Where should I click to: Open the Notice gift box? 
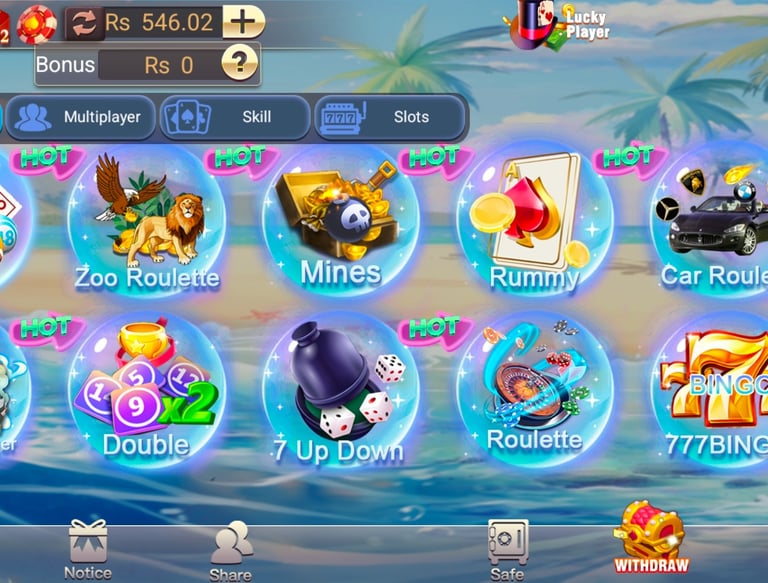pos(88,549)
